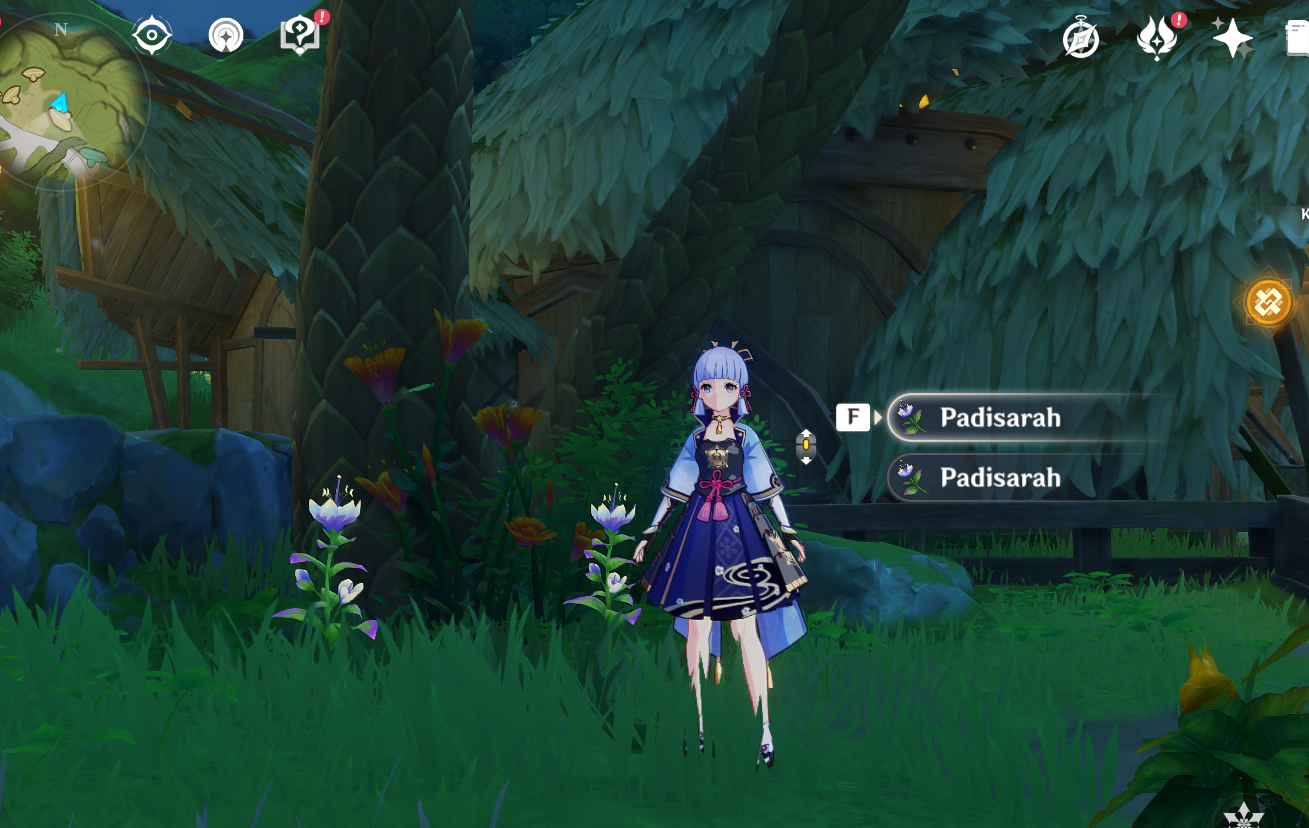Select the quest navigation eye icon

pyautogui.click(x=150, y=35)
